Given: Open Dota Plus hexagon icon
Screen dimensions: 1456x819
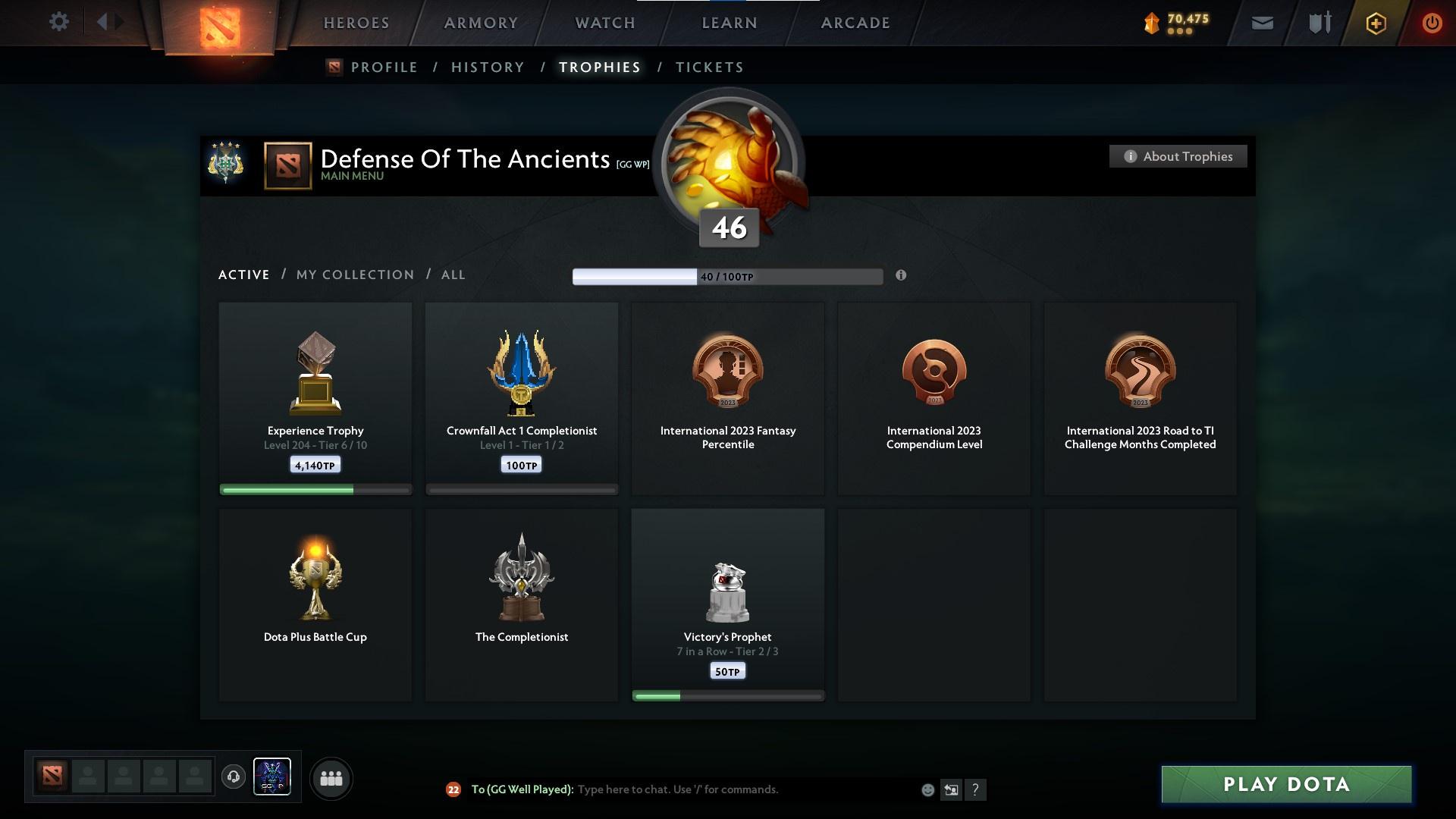Looking at the screenshot, I should tap(1375, 23).
